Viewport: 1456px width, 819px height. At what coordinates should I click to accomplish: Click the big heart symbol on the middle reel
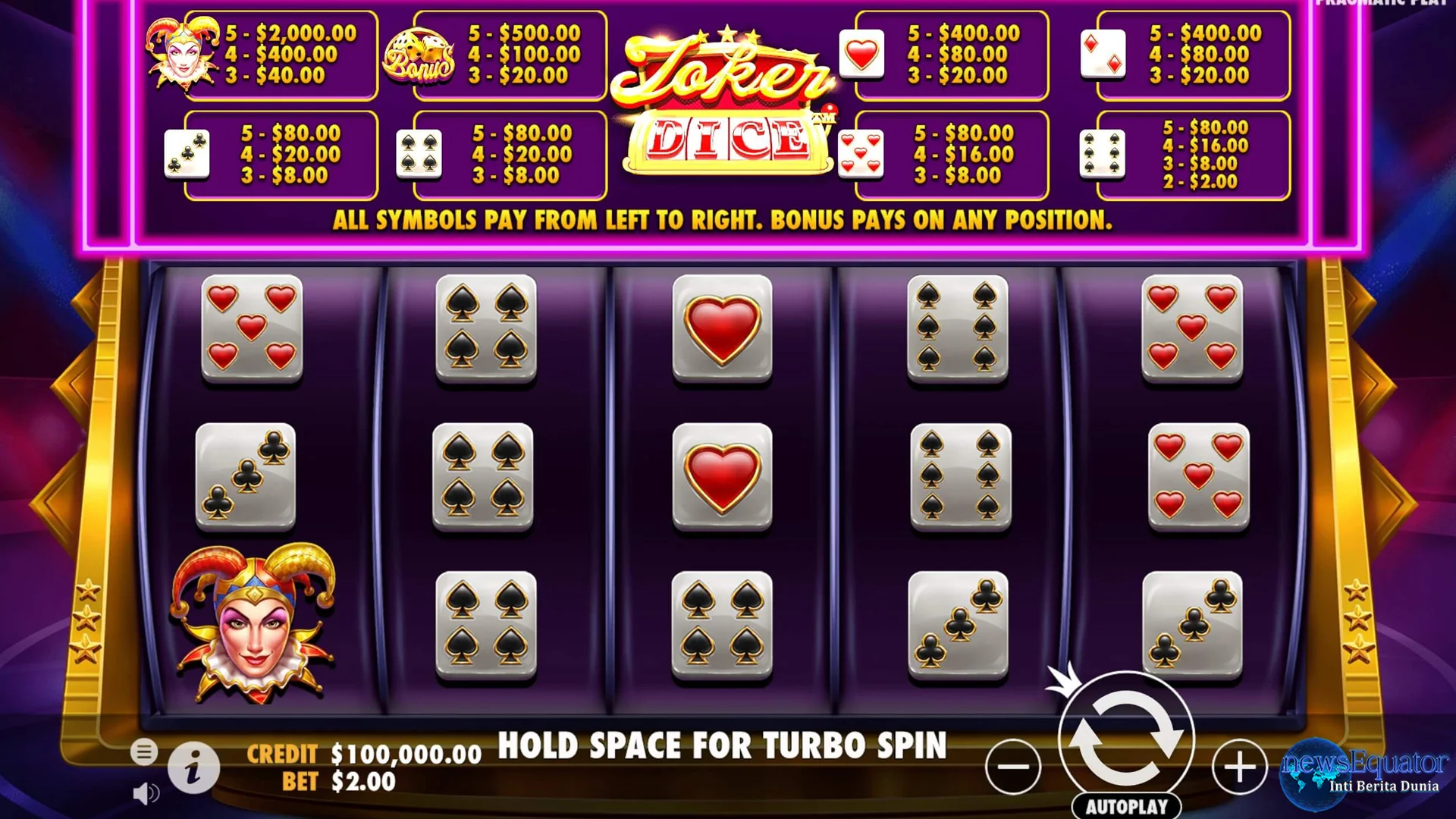(723, 328)
